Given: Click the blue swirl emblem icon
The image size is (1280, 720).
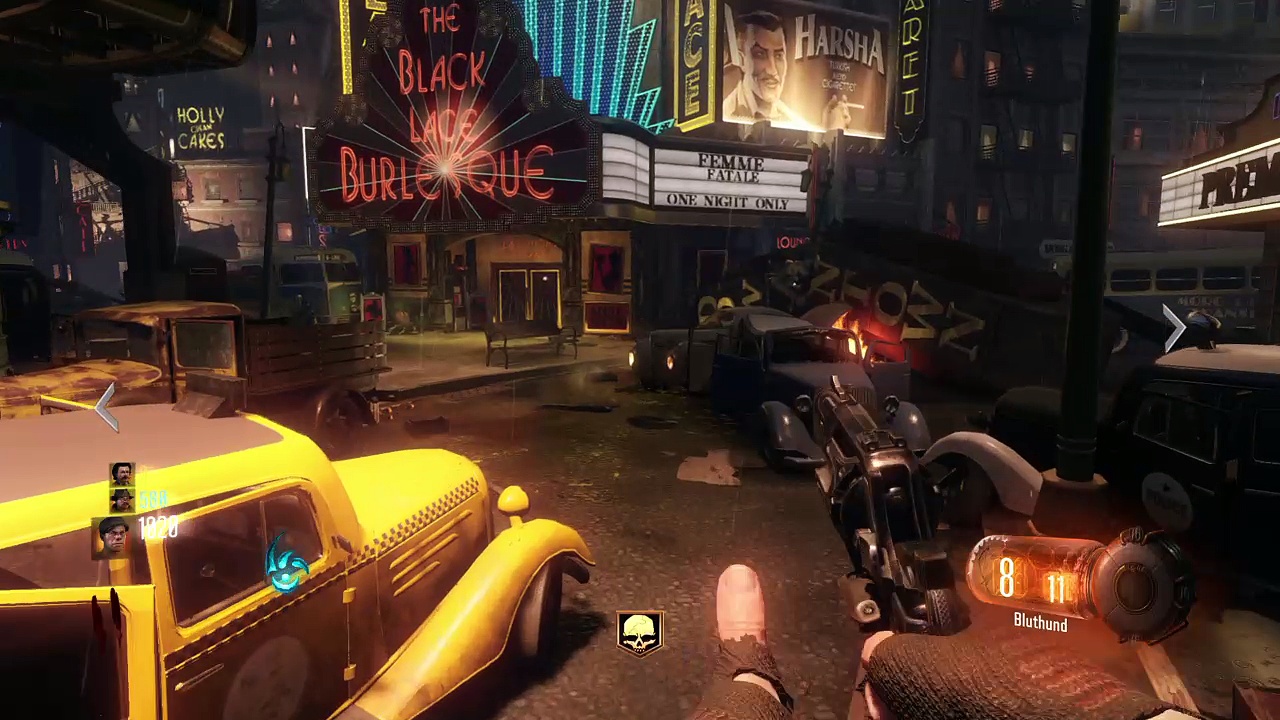Looking at the screenshot, I should pos(287,566).
